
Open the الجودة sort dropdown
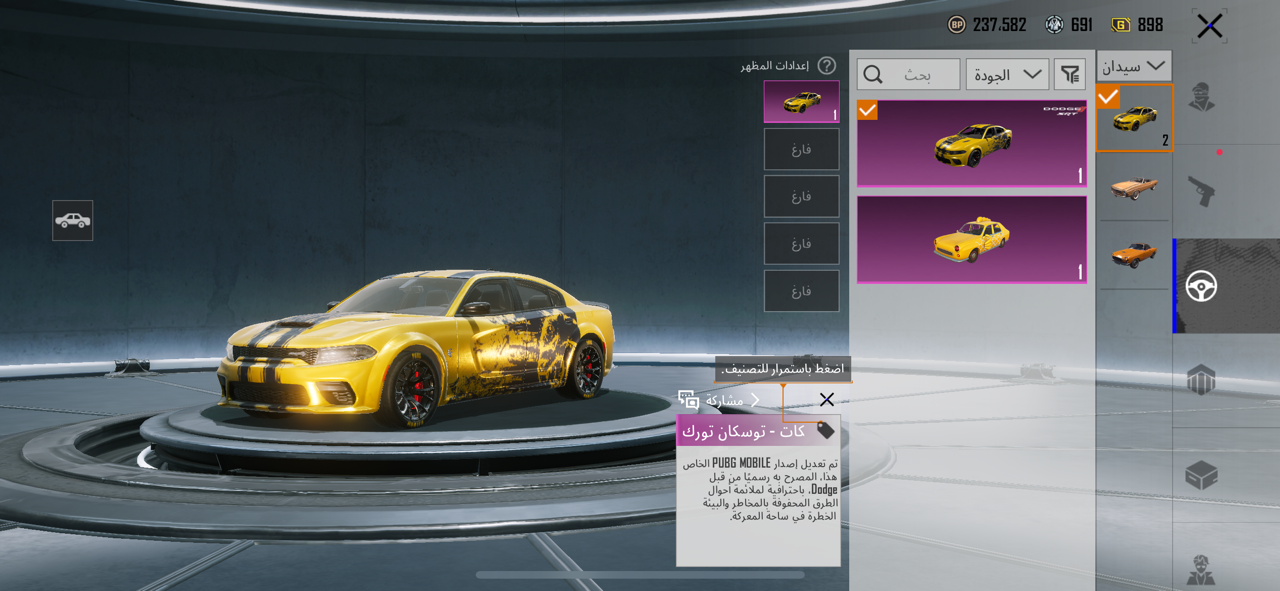coord(1007,75)
